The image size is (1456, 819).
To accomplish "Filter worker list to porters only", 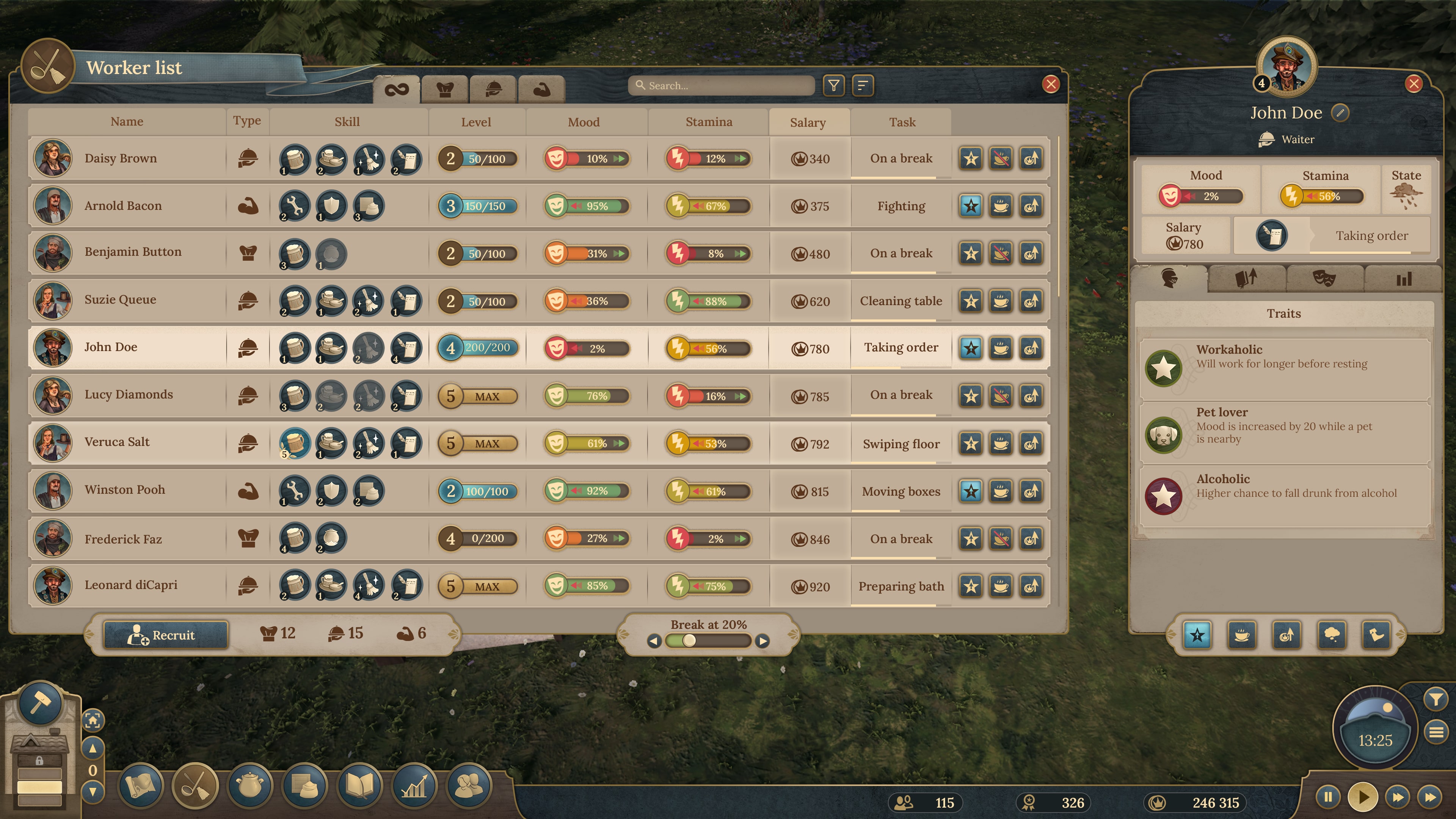I will tap(541, 89).
